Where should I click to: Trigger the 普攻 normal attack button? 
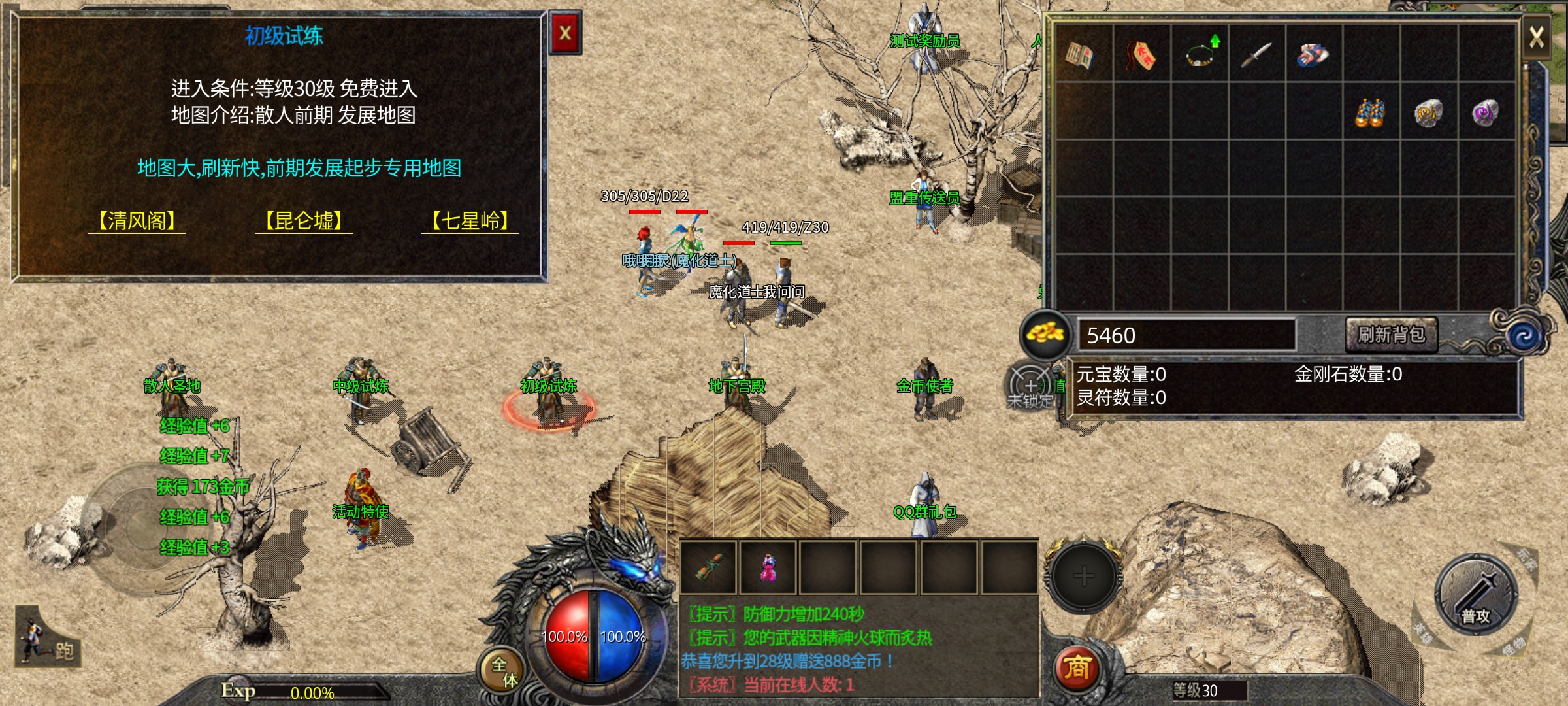1476,595
